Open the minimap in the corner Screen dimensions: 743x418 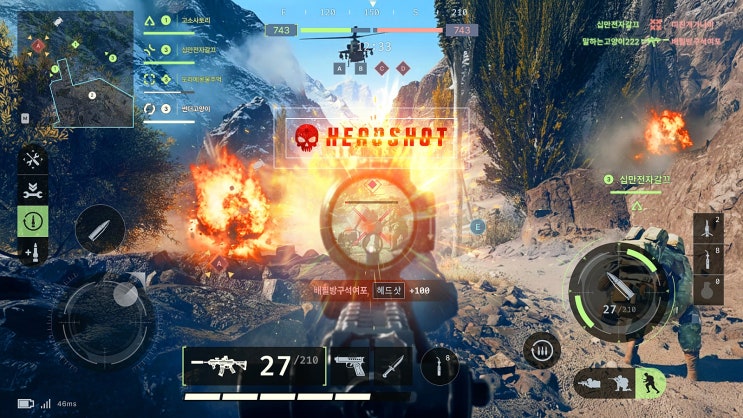click(x=76, y=68)
